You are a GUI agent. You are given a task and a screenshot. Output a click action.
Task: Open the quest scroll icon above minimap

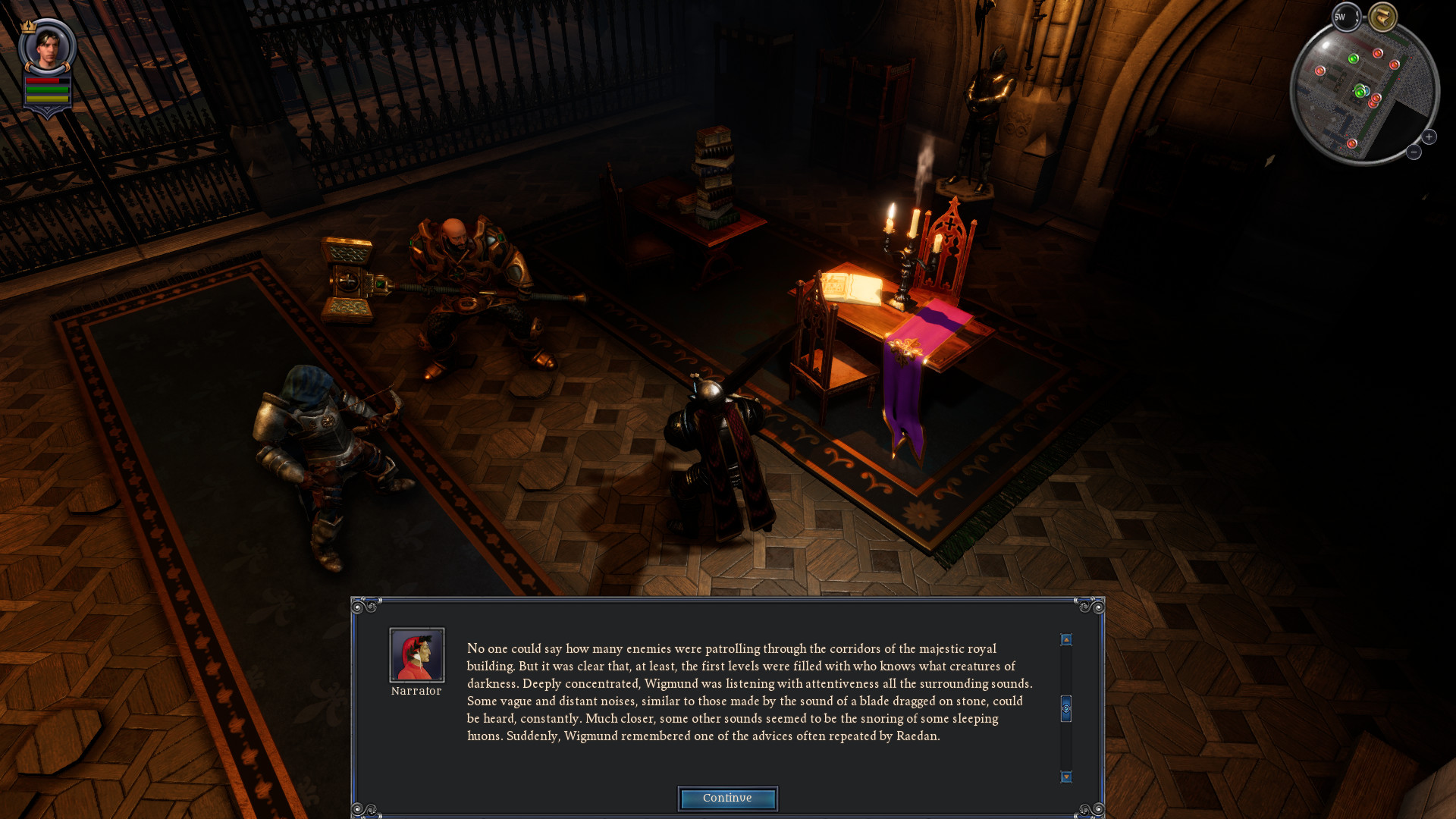point(1382,15)
